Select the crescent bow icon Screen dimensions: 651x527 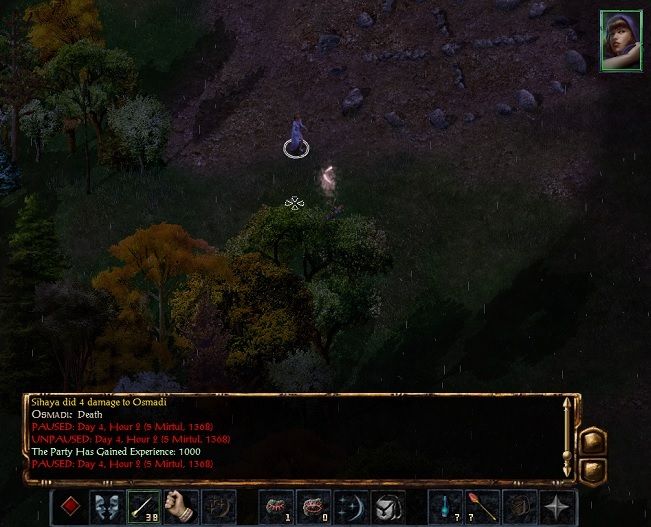(350, 506)
